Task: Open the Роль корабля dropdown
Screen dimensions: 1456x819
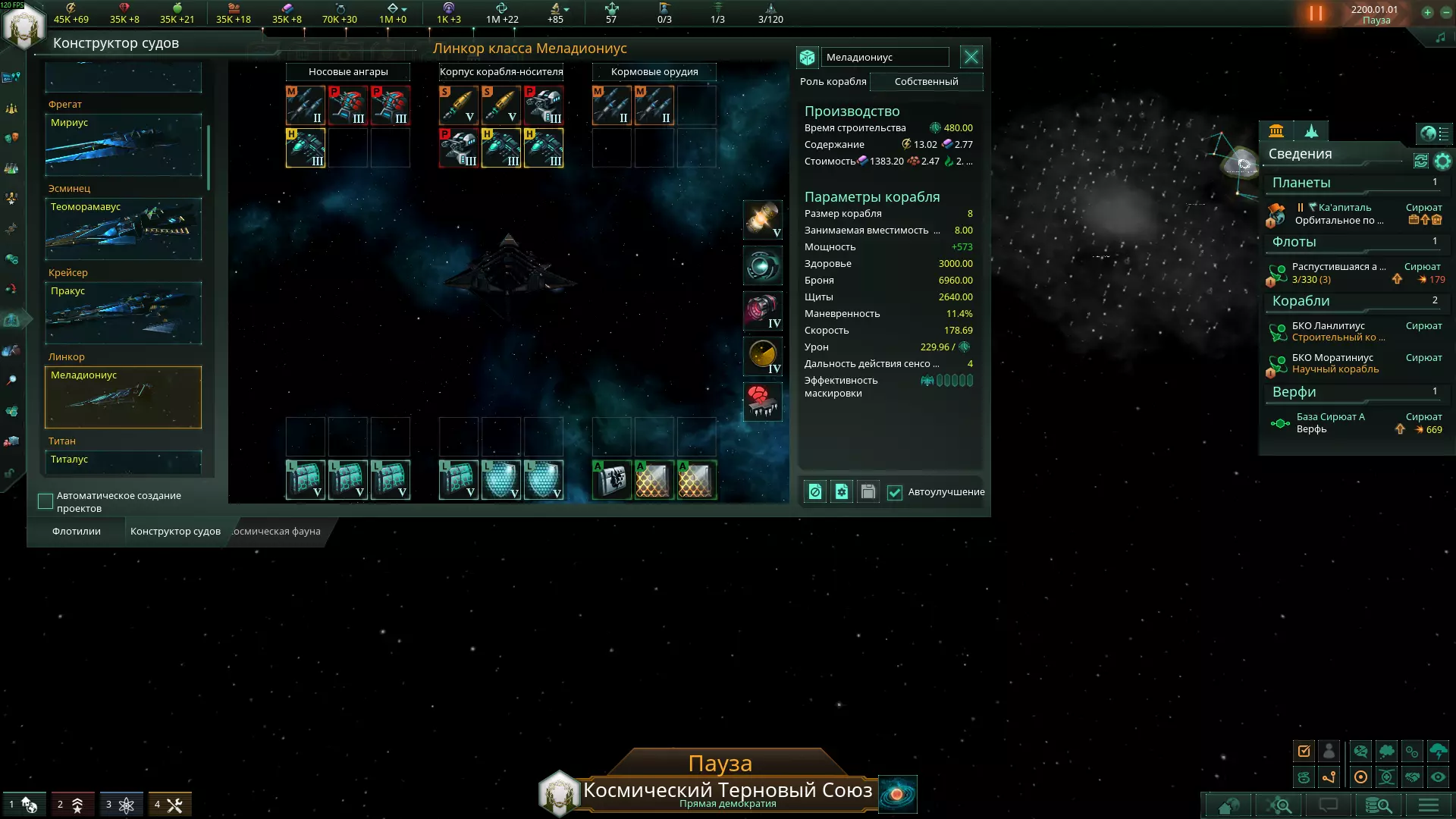Action: tap(926, 82)
